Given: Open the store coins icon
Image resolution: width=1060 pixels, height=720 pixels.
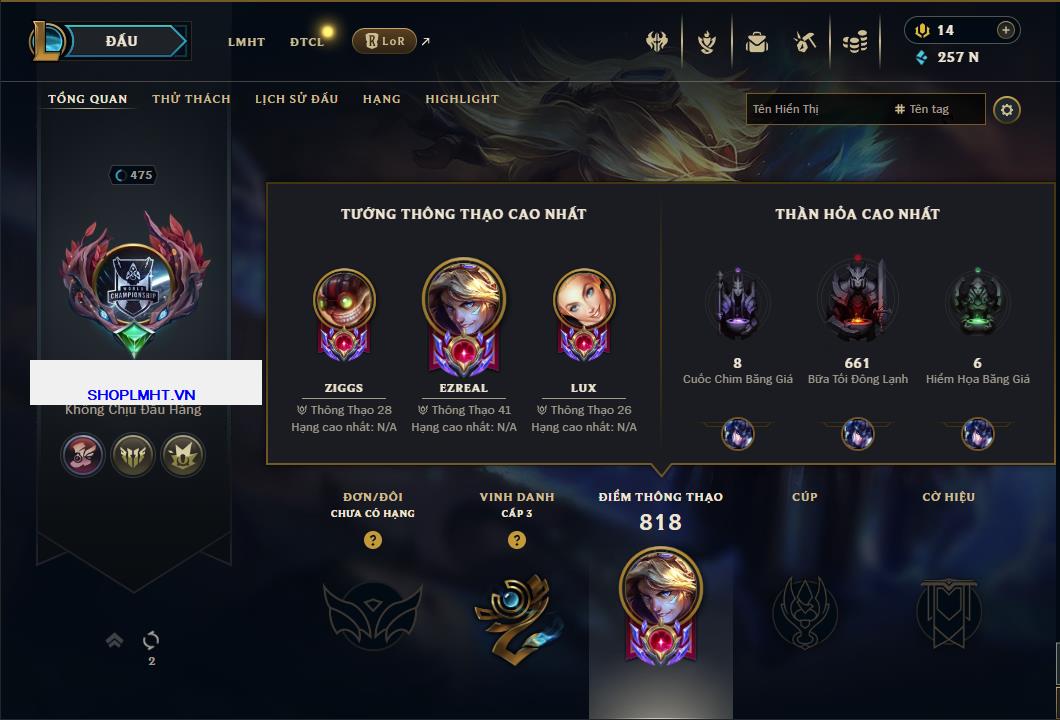Looking at the screenshot, I should point(854,42).
